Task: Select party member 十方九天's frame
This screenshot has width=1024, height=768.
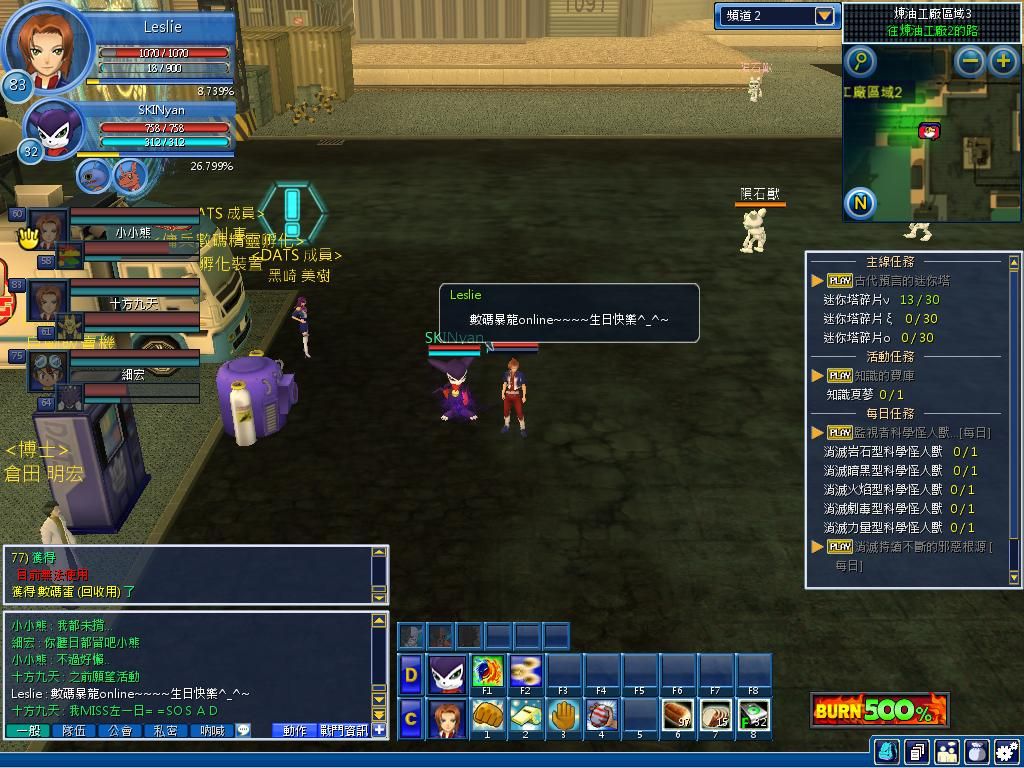Action: coord(133,303)
